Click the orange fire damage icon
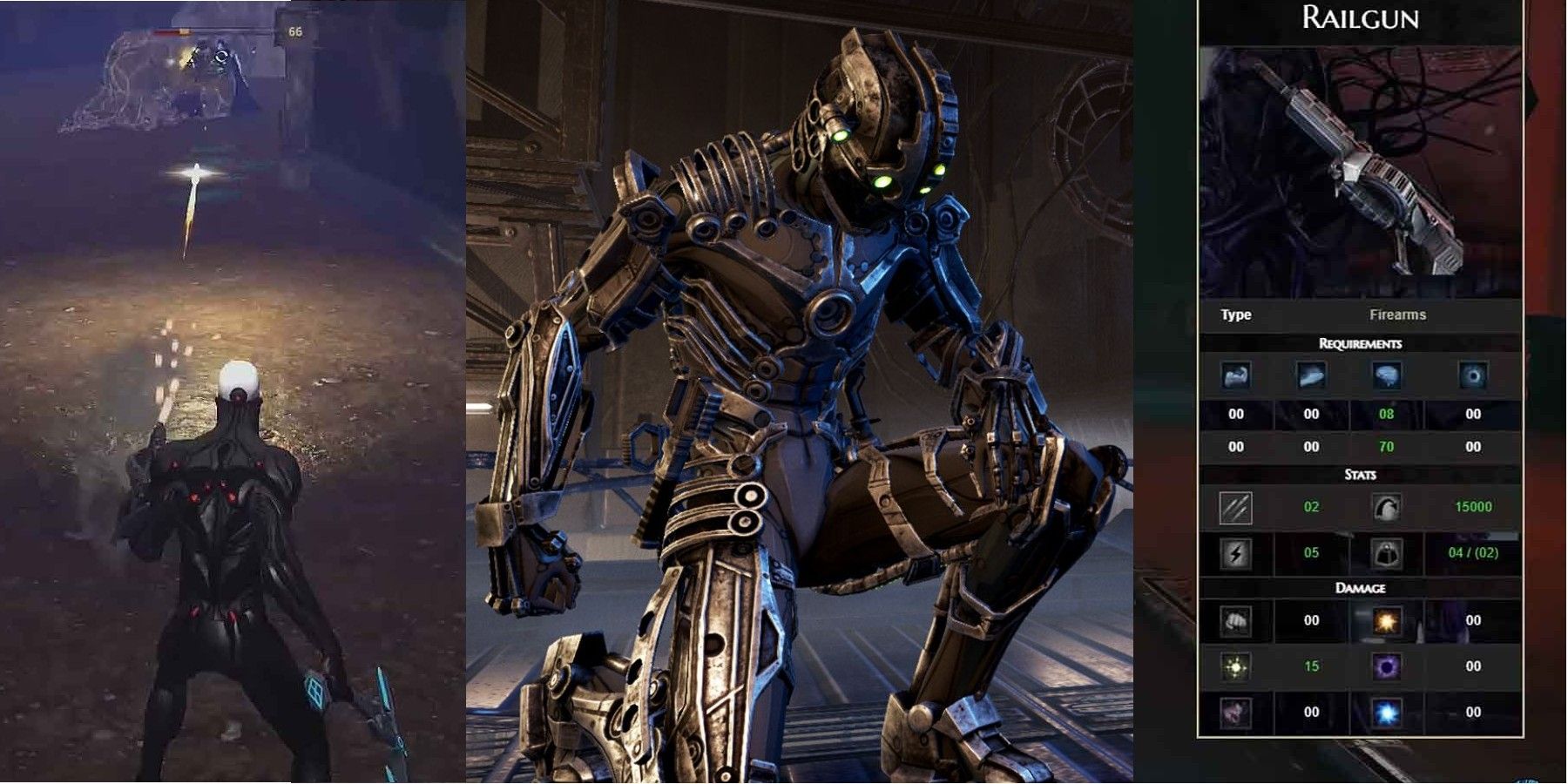The width and height of the screenshot is (1568, 784). coord(1389,622)
